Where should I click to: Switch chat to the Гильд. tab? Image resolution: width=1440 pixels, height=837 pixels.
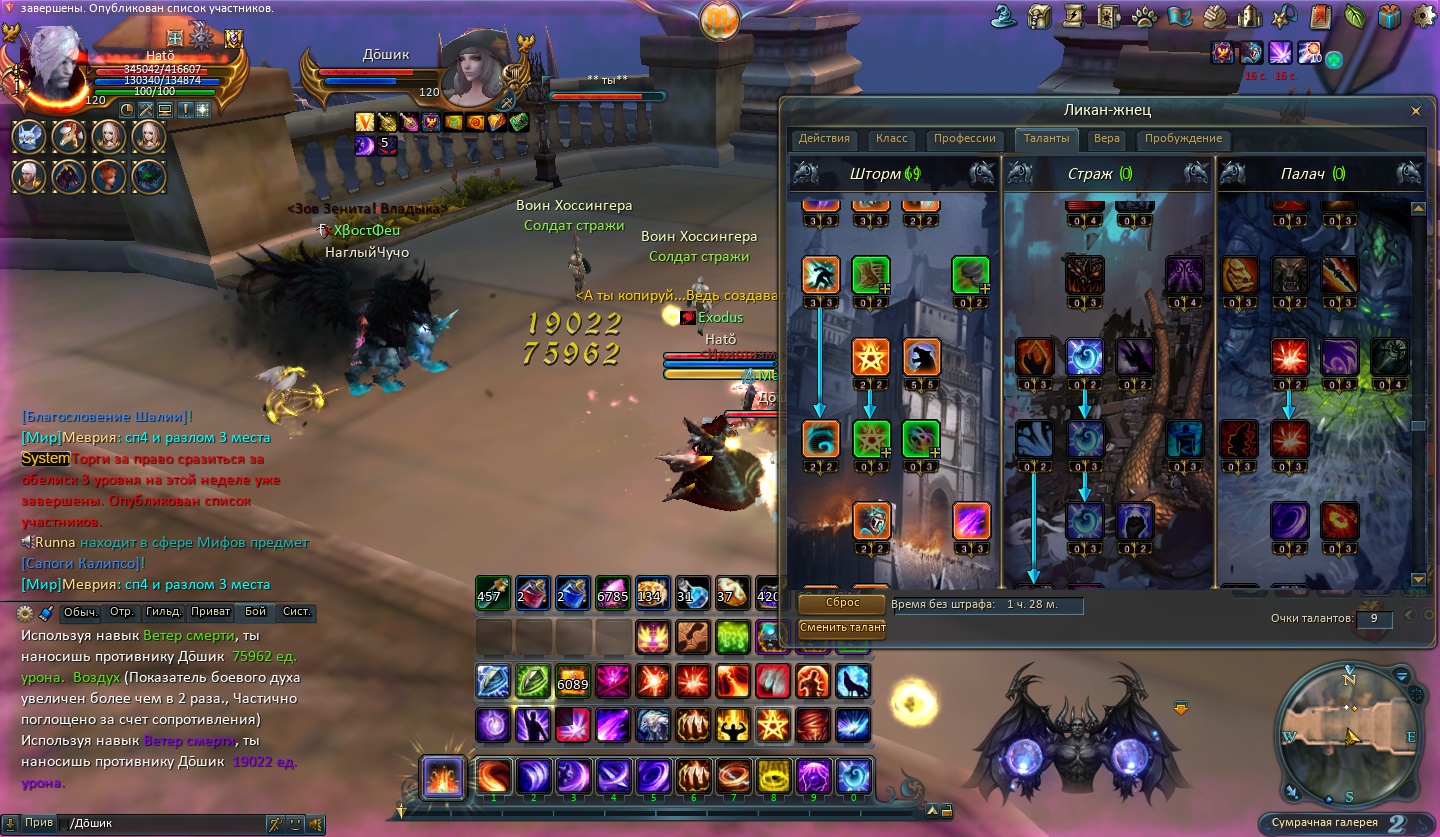163,612
